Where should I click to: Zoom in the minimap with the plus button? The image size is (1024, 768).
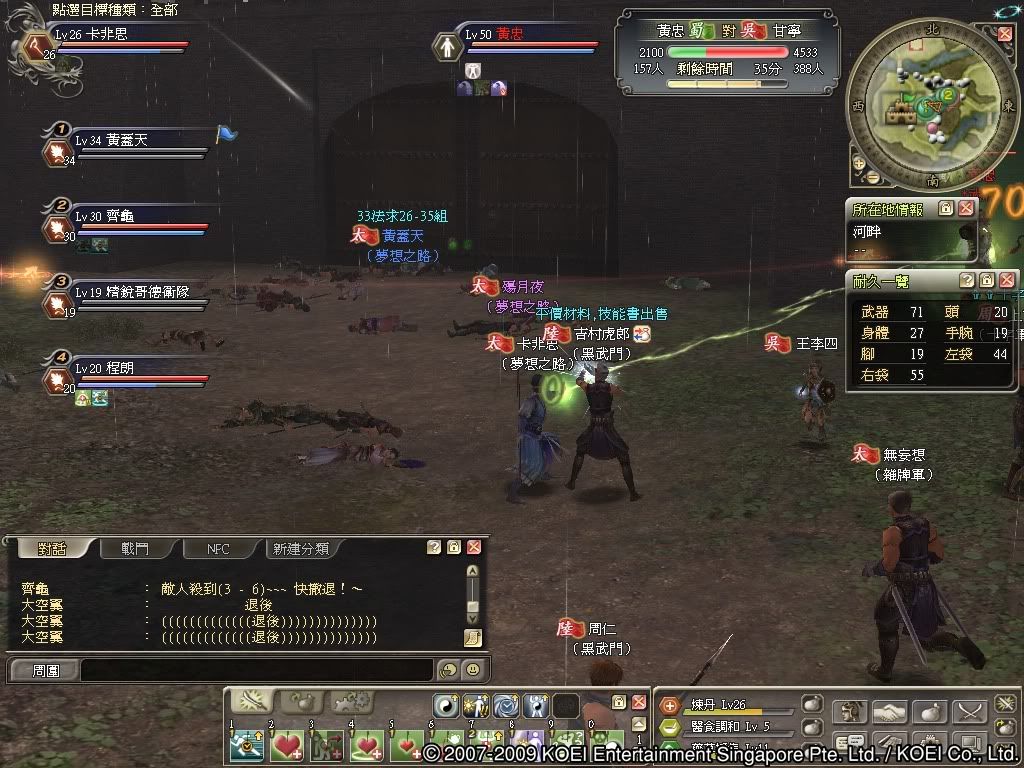pos(859,162)
